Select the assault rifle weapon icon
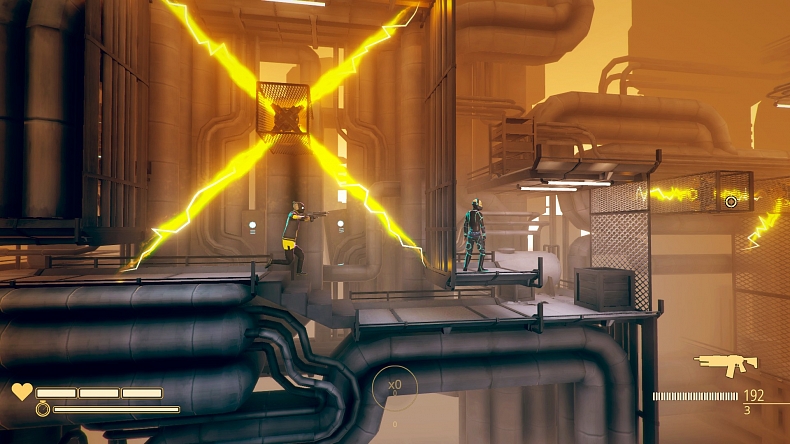The image size is (790, 444). pos(726,365)
